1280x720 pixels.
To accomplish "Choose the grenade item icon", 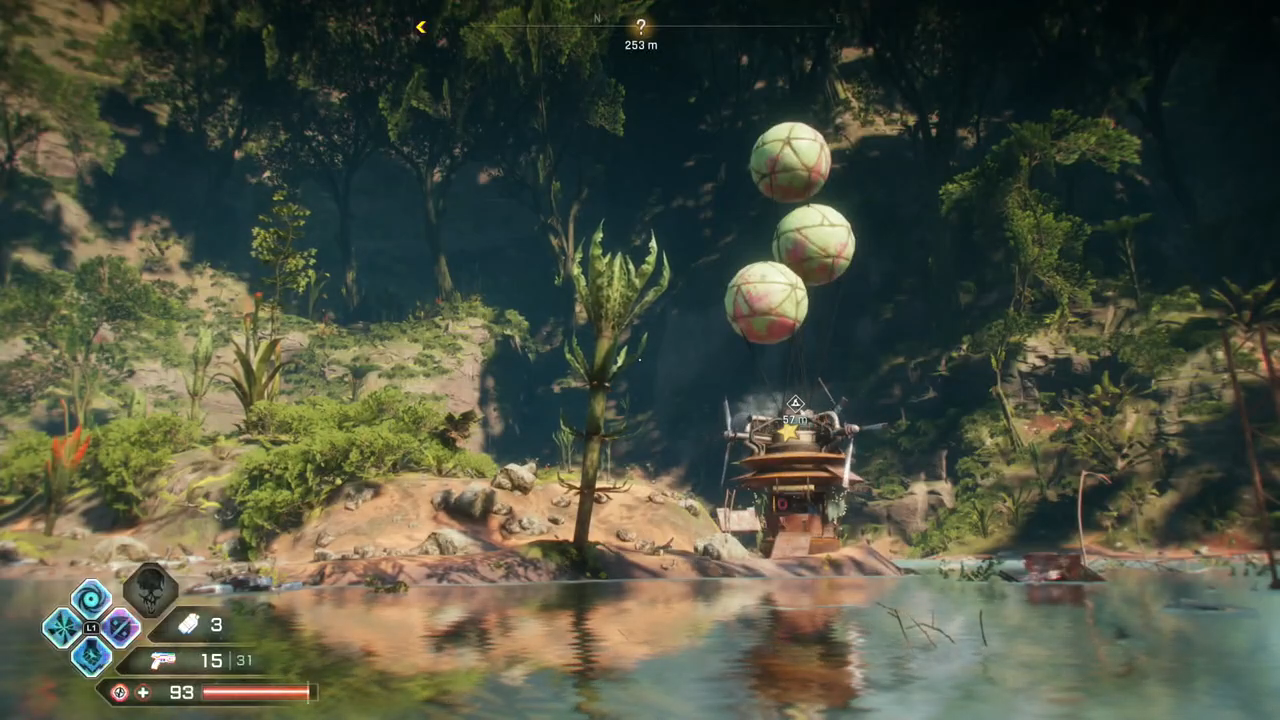I will coord(188,625).
